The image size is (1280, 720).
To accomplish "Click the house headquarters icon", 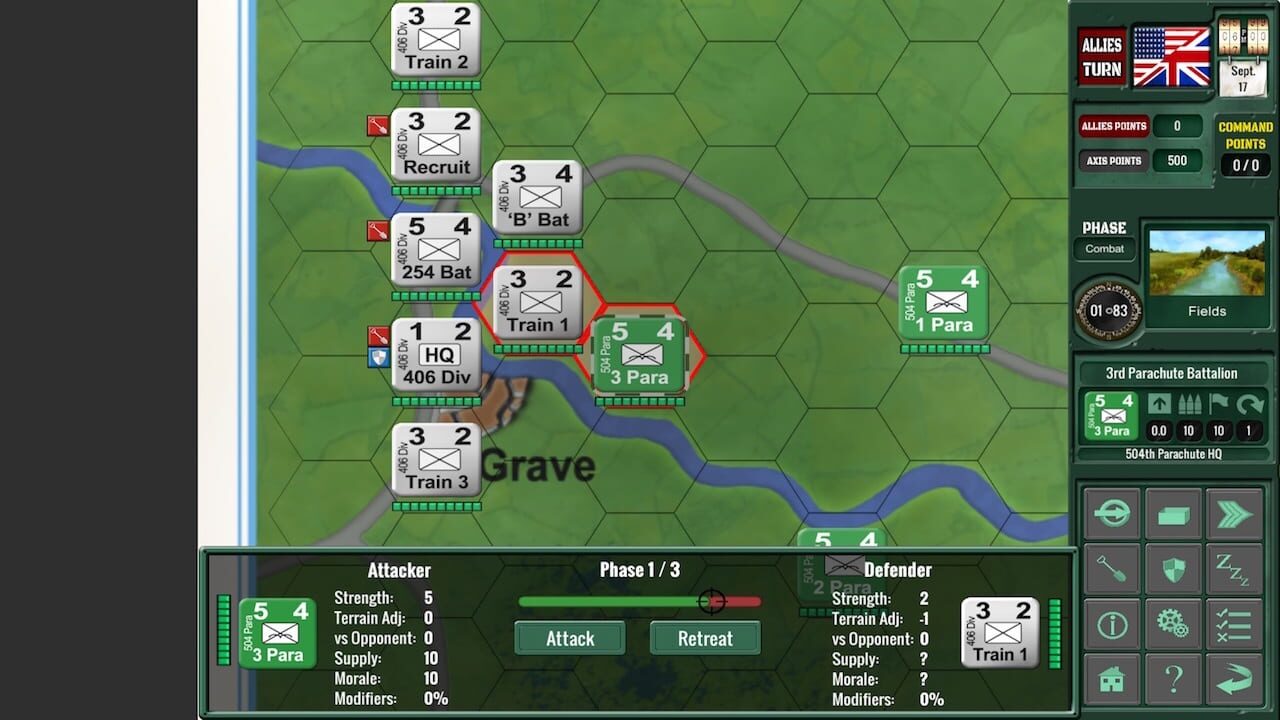I will coord(1113,680).
